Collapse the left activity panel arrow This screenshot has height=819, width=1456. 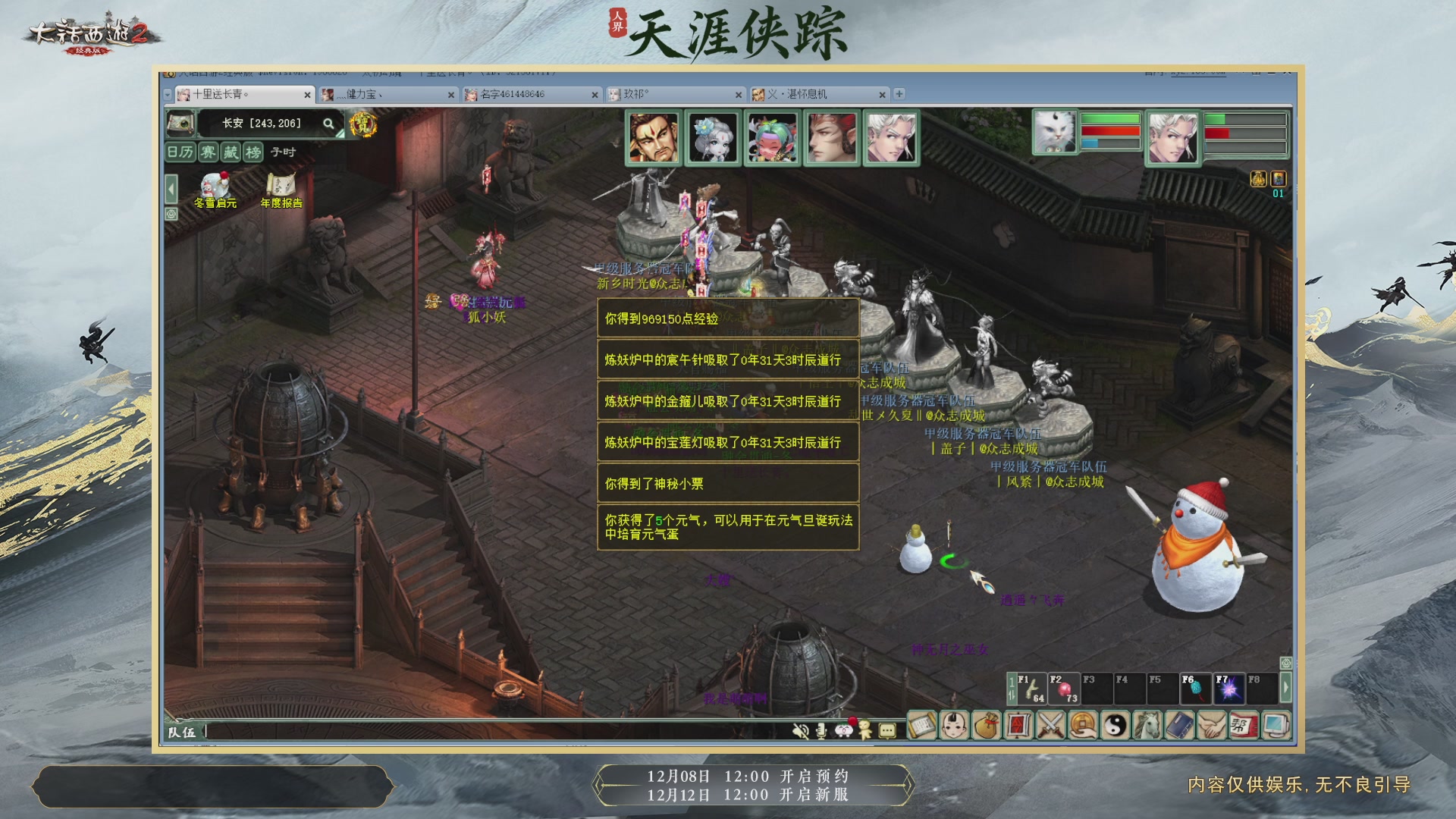click(x=171, y=190)
